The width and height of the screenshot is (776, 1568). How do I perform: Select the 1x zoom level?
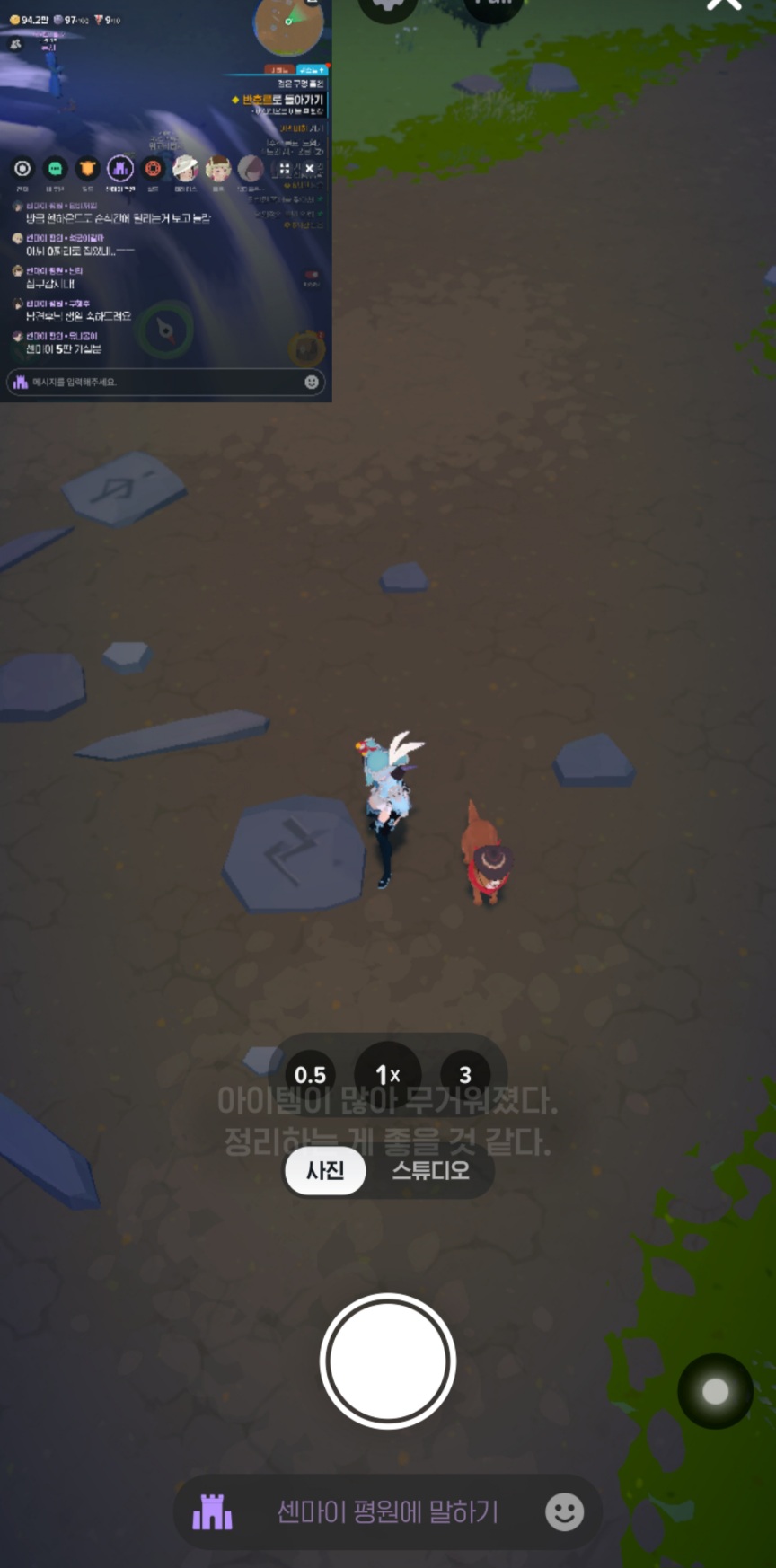pos(387,1075)
